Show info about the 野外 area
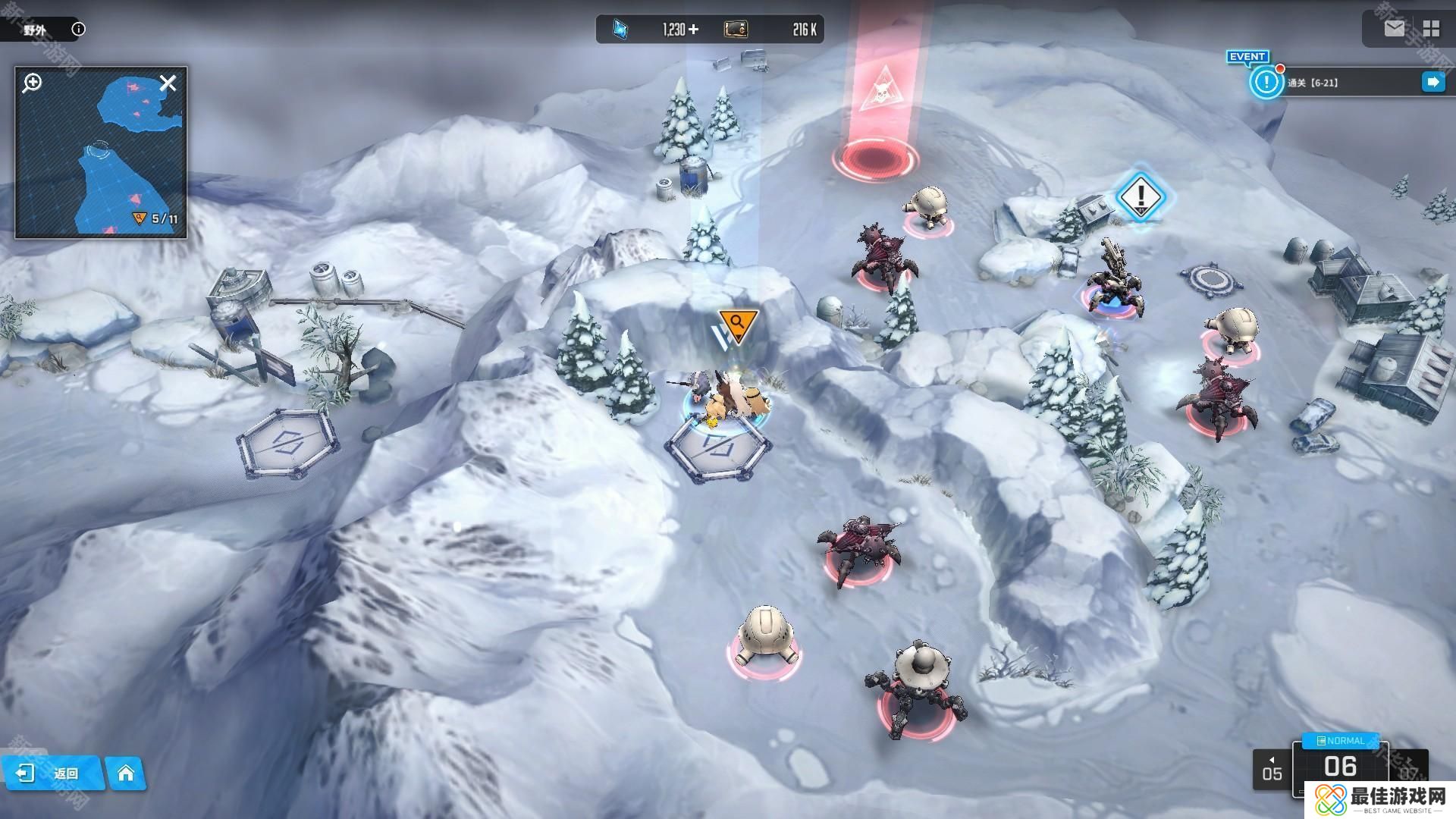This screenshot has width=1456, height=819. pyautogui.click(x=78, y=30)
